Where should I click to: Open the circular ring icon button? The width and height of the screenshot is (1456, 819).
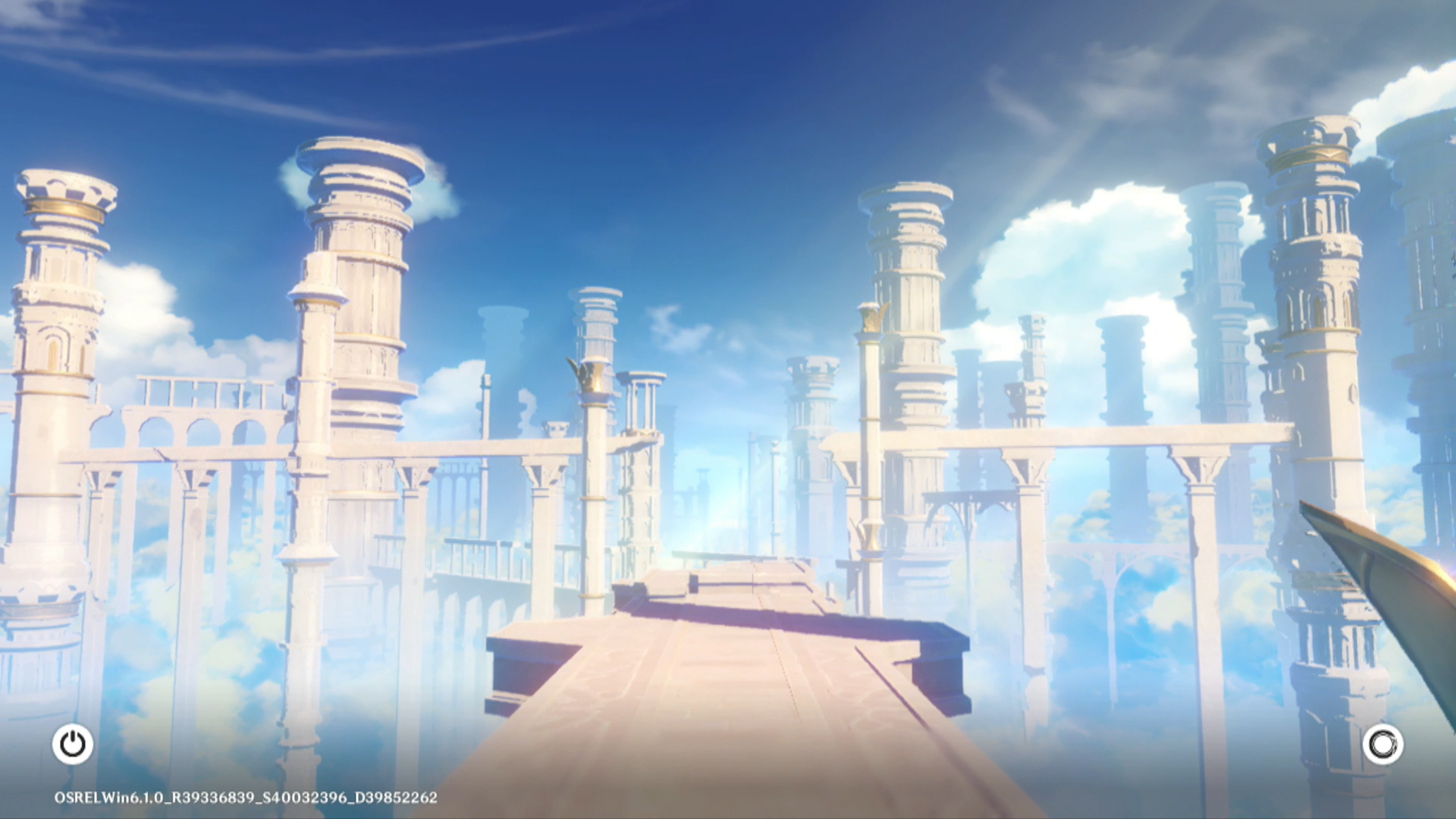[1382, 744]
